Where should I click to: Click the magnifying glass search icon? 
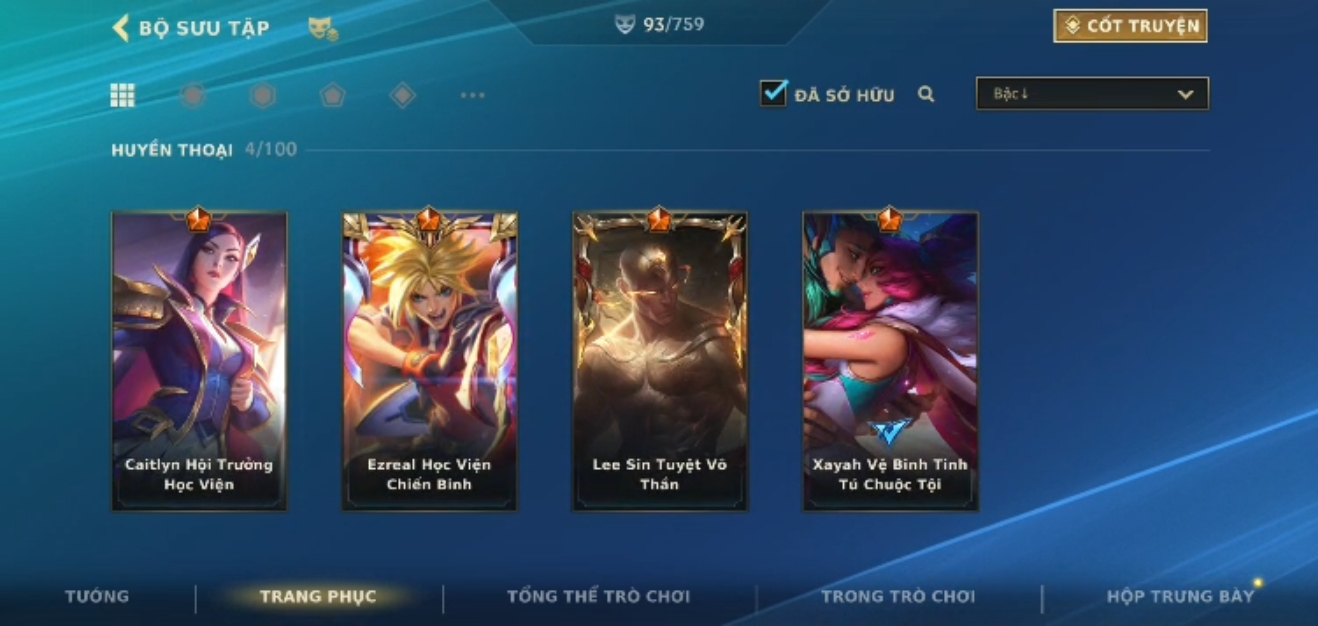[x=926, y=94]
